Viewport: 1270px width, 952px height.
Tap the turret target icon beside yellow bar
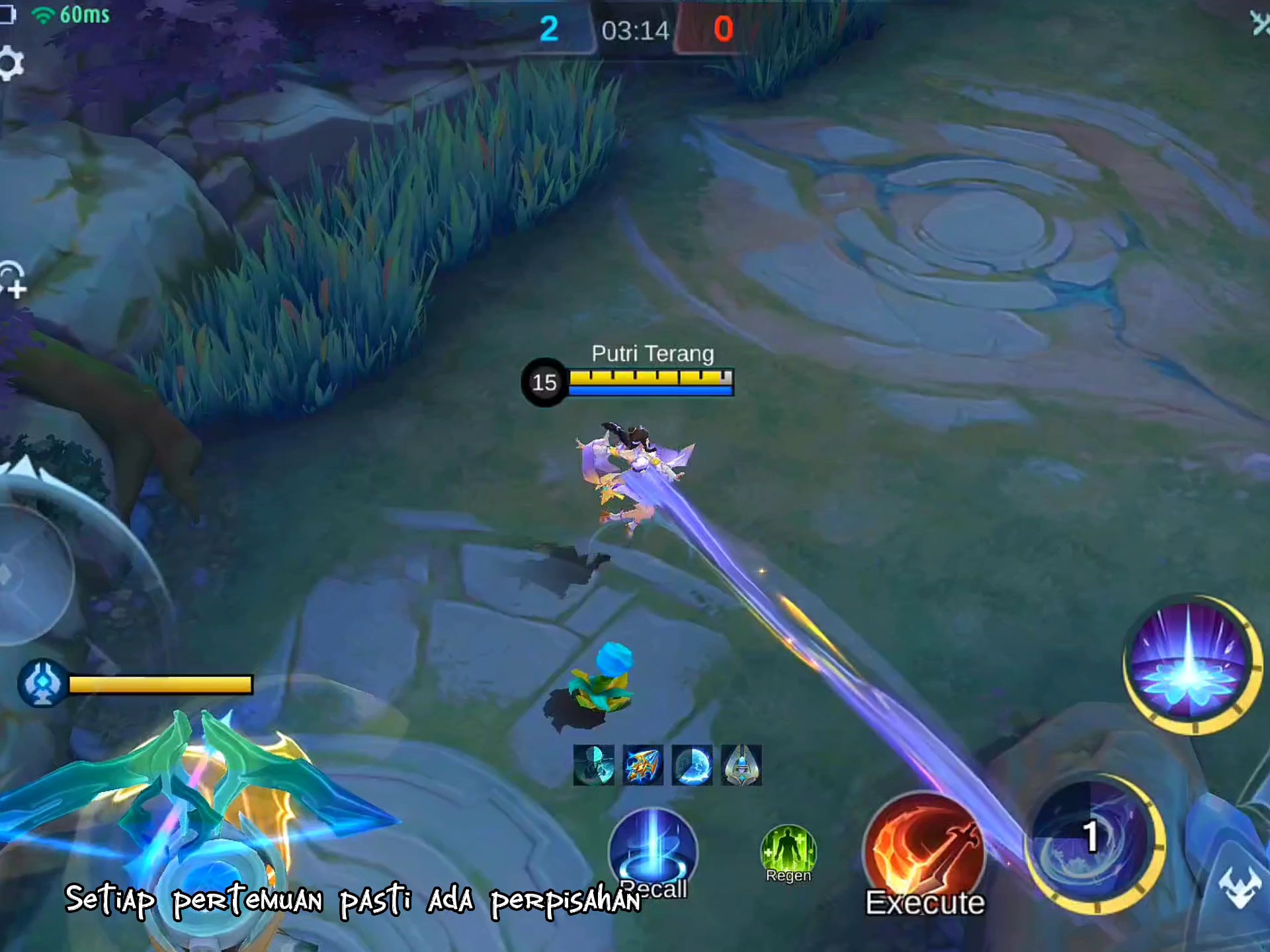42,684
